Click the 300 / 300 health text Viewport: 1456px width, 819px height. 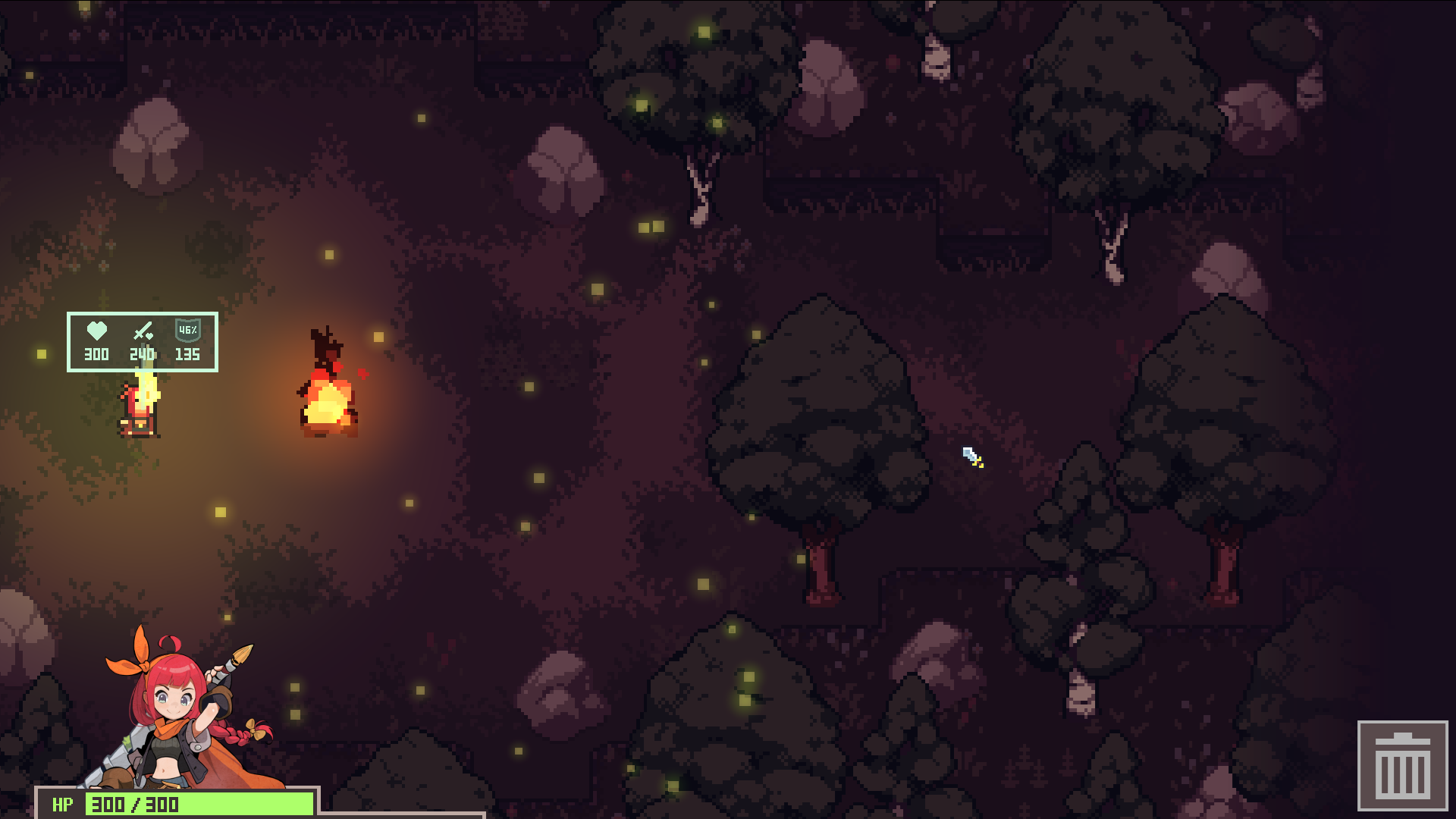(134, 805)
